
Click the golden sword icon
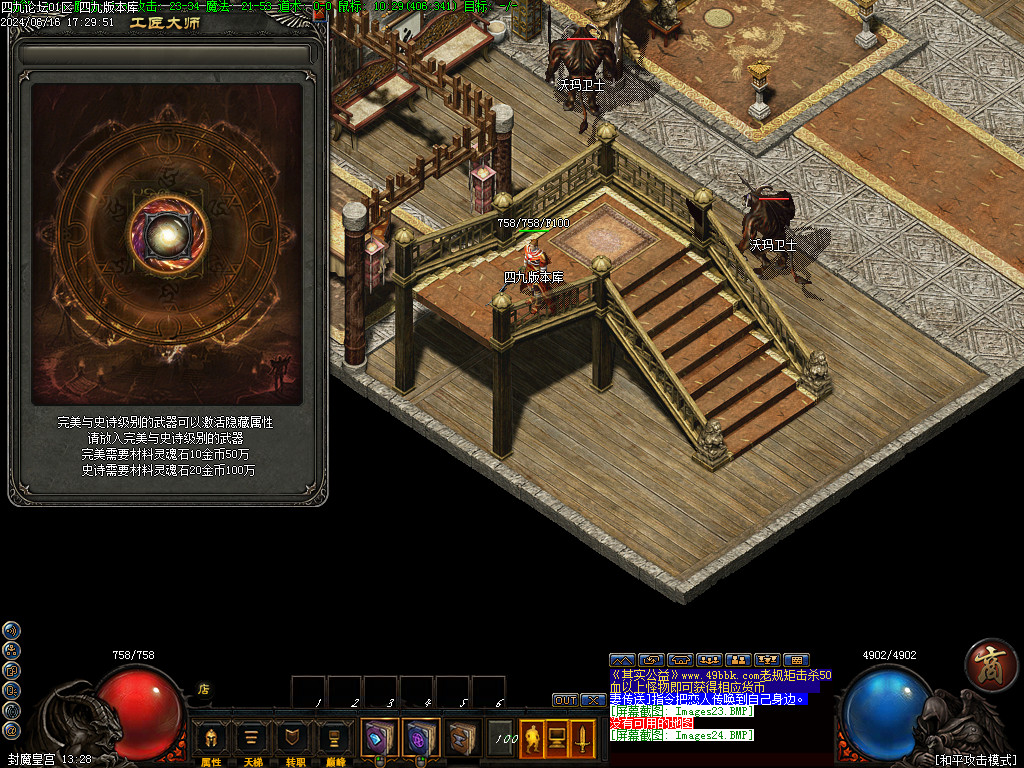click(x=582, y=738)
